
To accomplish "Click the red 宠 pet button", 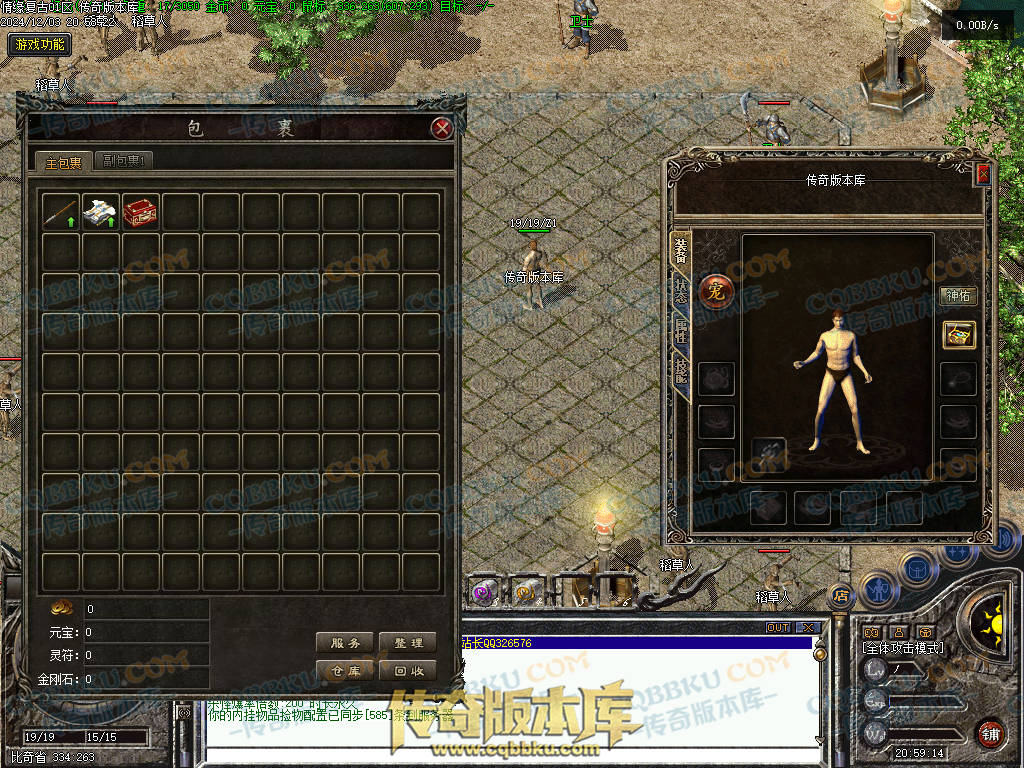I will tap(716, 290).
